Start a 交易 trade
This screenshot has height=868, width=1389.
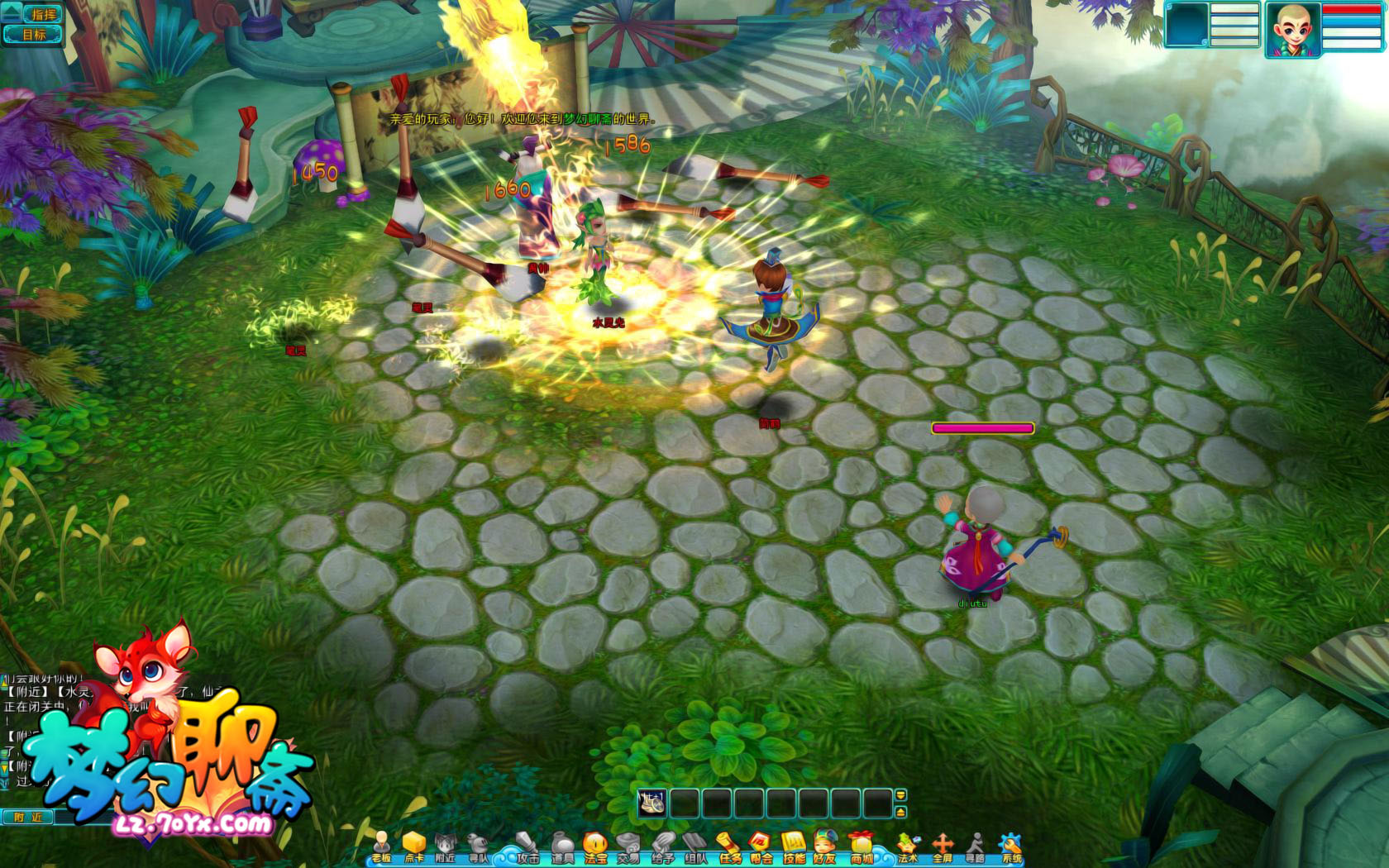pos(628,847)
